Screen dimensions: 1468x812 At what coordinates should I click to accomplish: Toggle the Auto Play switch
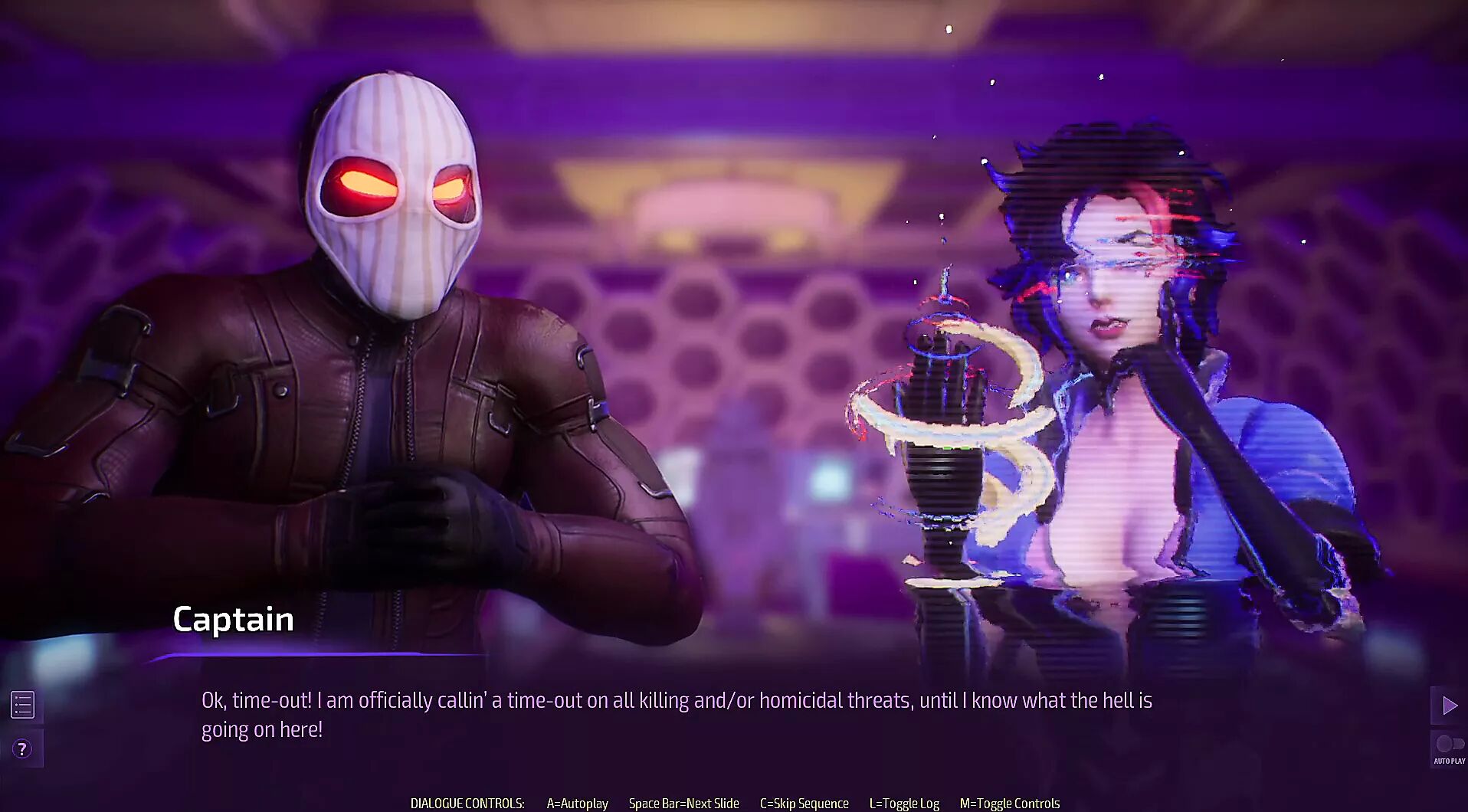click(x=1449, y=745)
